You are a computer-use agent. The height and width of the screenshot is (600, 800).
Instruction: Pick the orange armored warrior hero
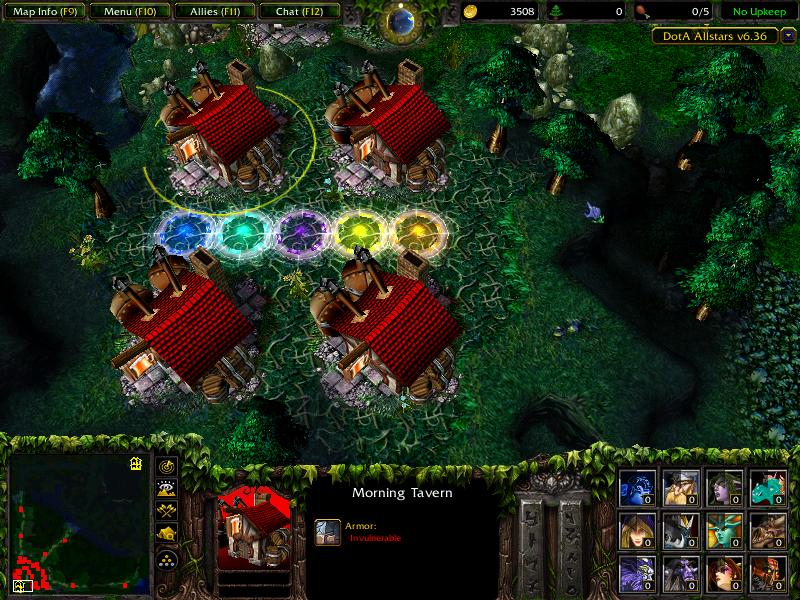pos(767,574)
